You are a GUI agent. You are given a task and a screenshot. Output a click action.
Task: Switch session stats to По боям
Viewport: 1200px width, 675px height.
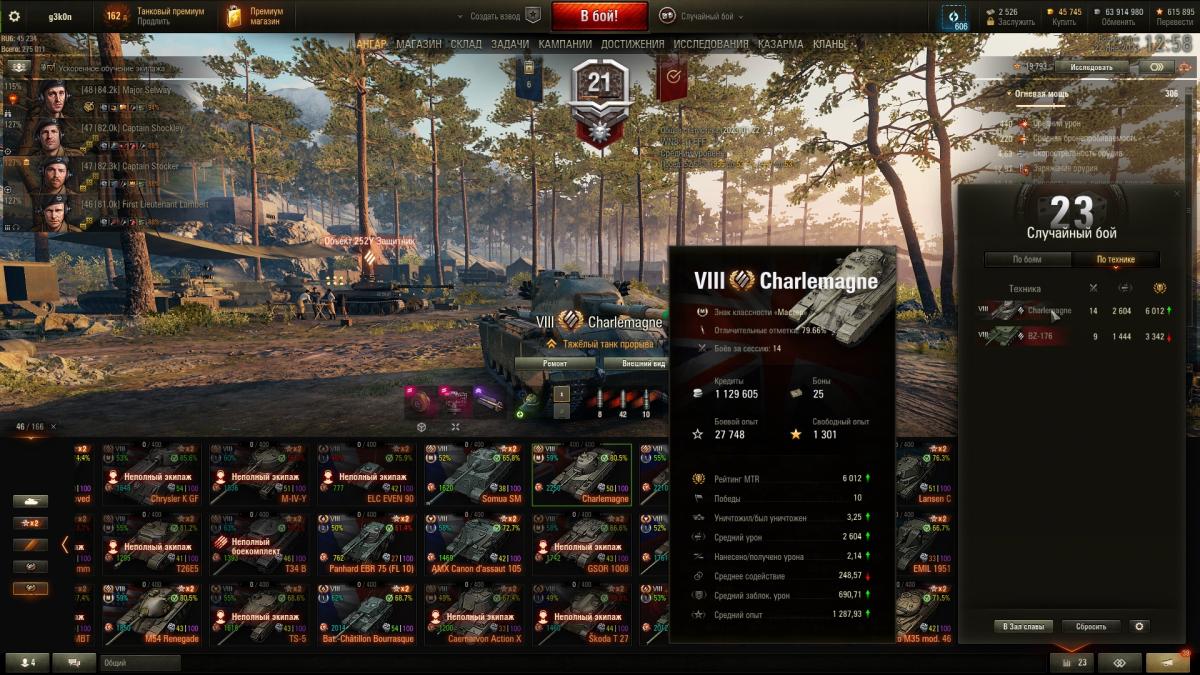1027,260
